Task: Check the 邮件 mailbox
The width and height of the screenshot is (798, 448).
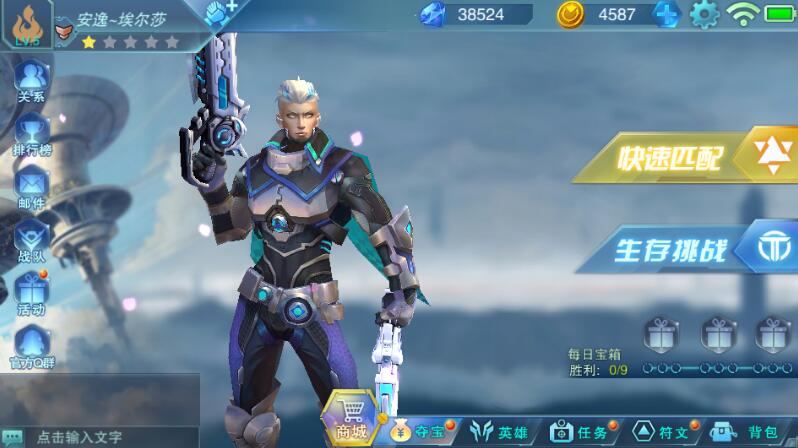Action: tap(31, 187)
